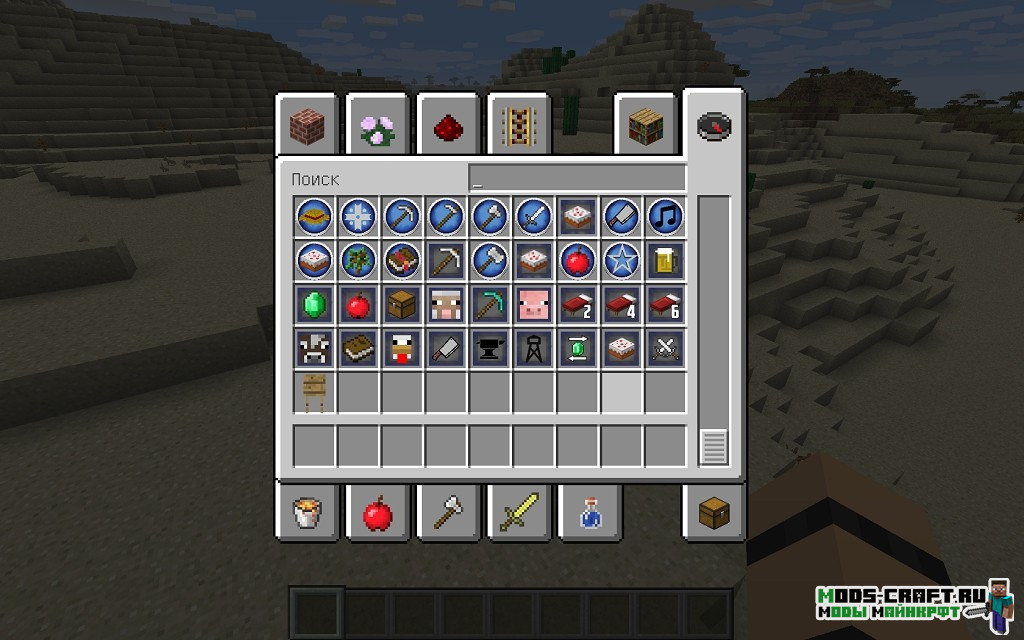Open the potion bottle brewing tab
The width and height of the screenshot is (1024, 640).
(589, 515)
